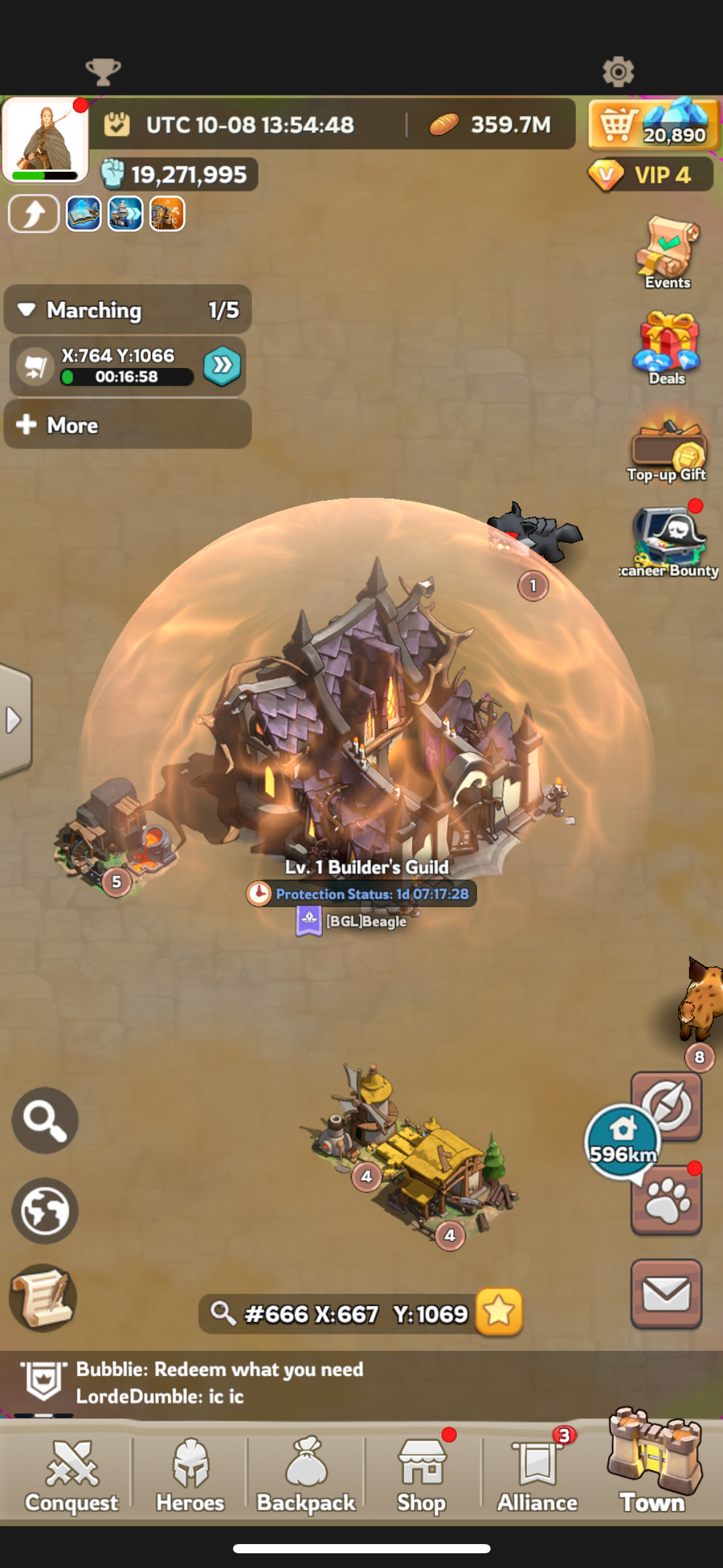This screenshot has height=1568, width=723.
Task: Open the gem shop cart
Action: (653, 125)
